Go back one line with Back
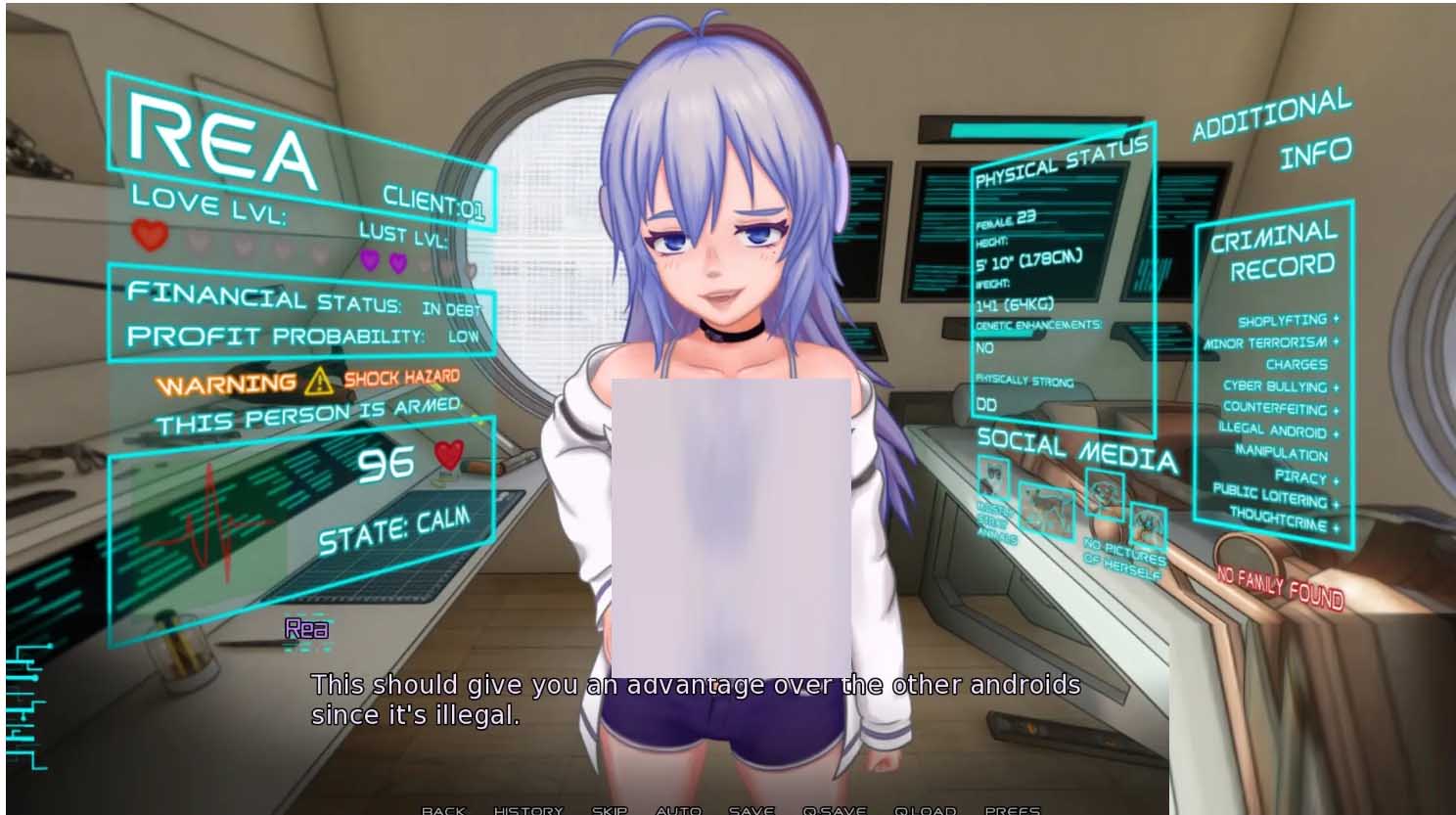Screen dimensions: 1456x815 click(443, 809)
